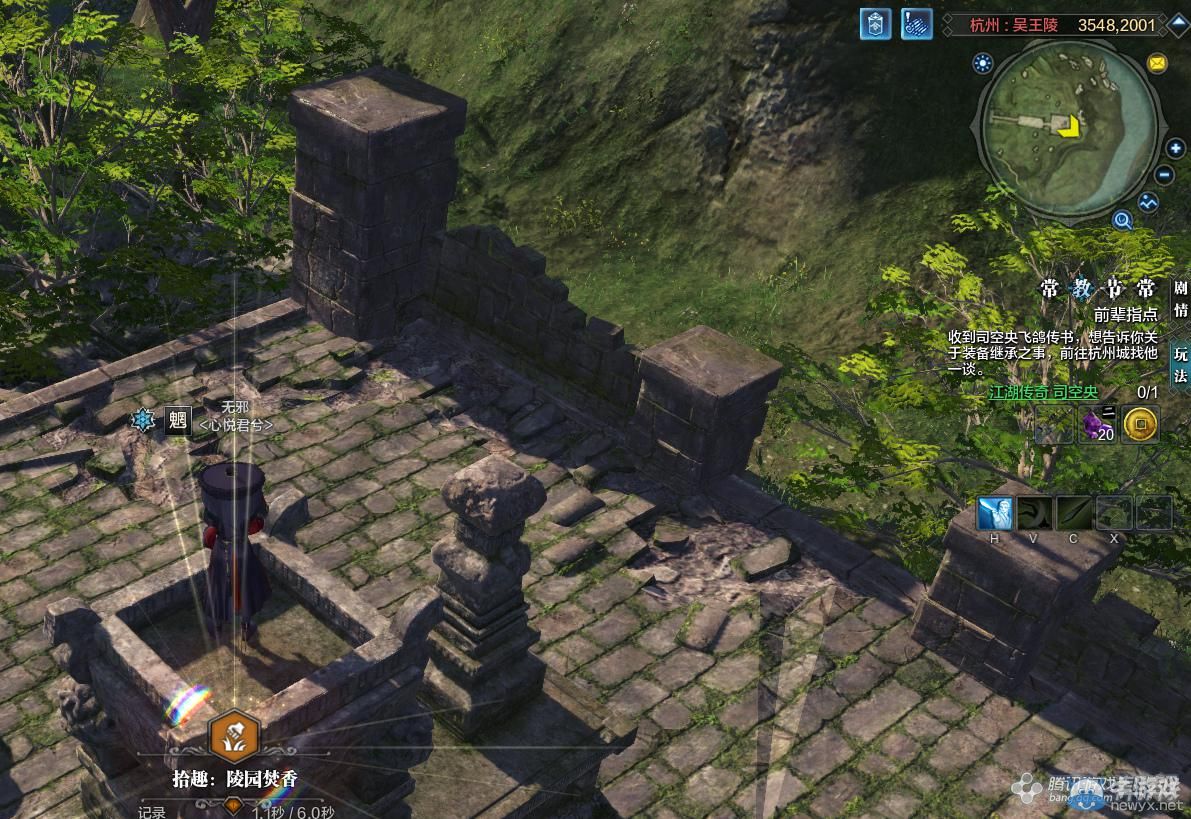Click the sun icon left of the minimap

[982, 64]
